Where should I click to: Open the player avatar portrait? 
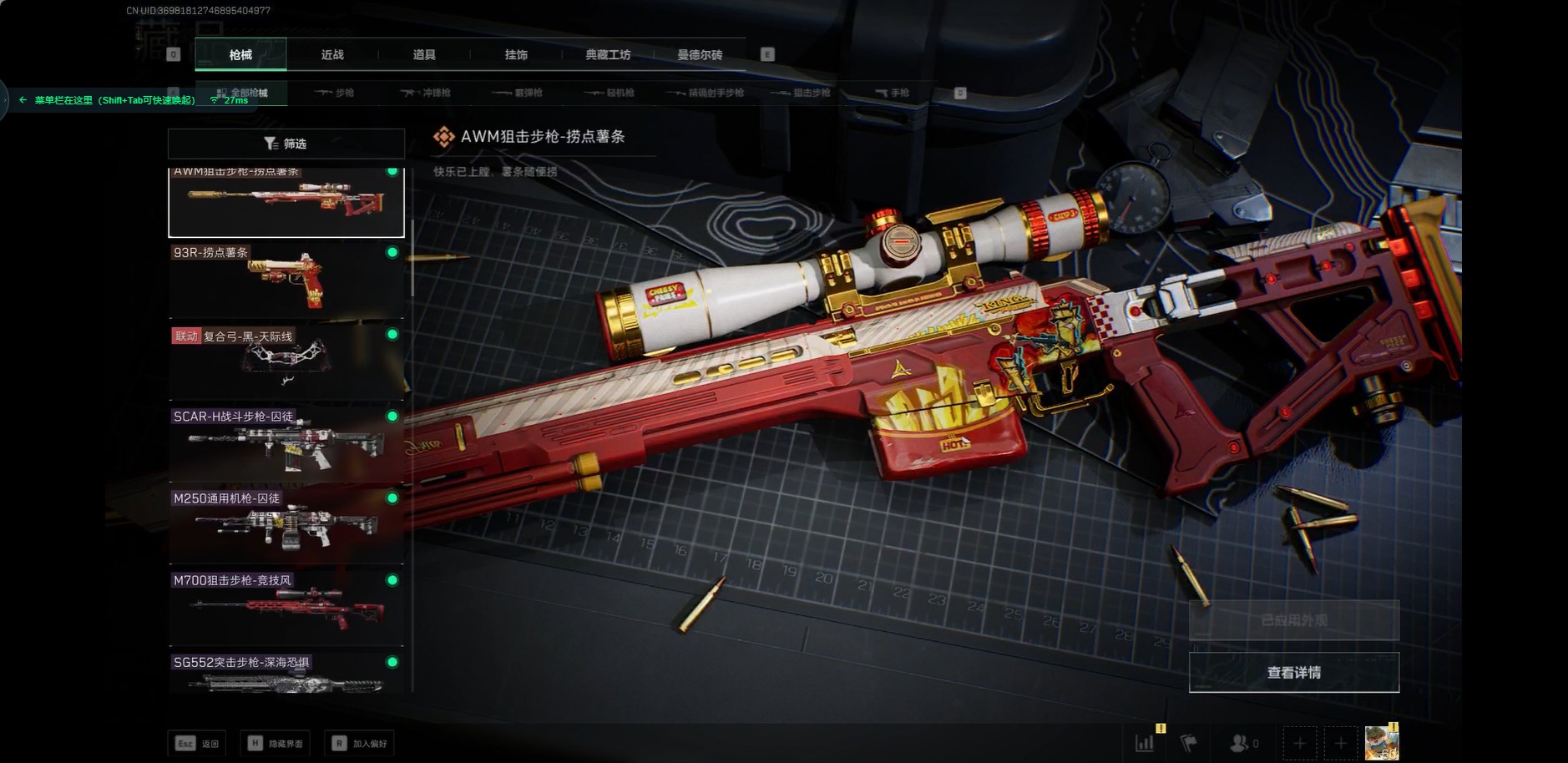pyautogui.click(x=1381, y=743)
